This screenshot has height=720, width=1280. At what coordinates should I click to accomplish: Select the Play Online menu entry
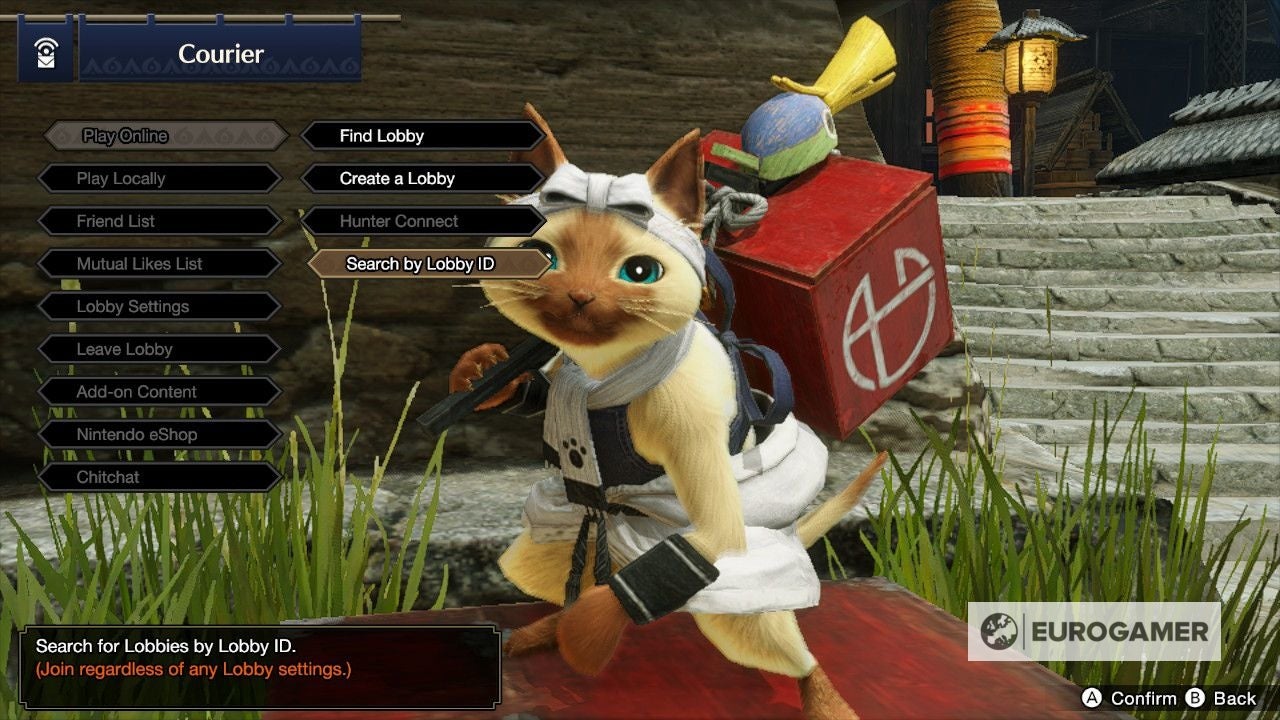165,136
